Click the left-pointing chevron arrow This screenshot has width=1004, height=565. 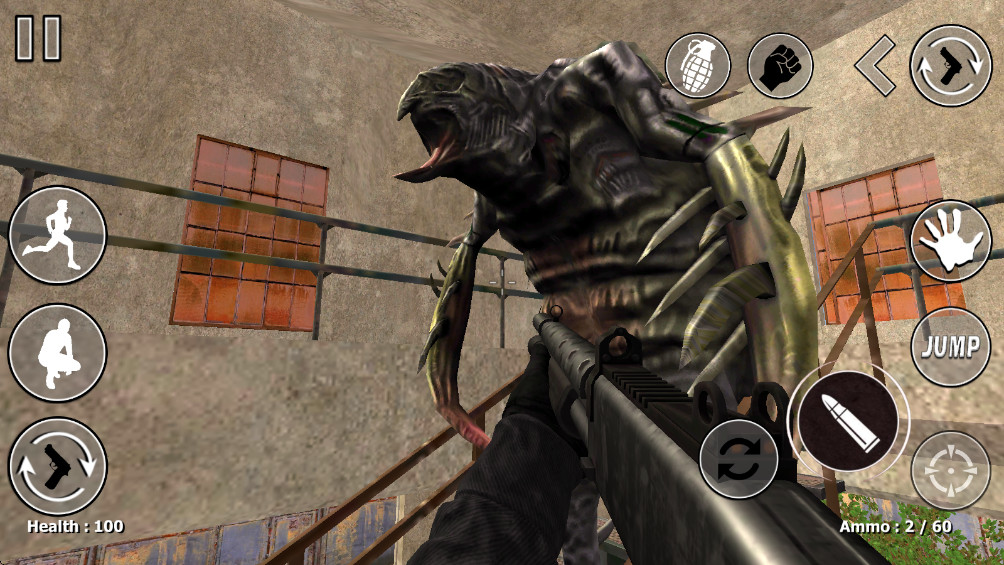pyautogui.click(x=875, y=66)
